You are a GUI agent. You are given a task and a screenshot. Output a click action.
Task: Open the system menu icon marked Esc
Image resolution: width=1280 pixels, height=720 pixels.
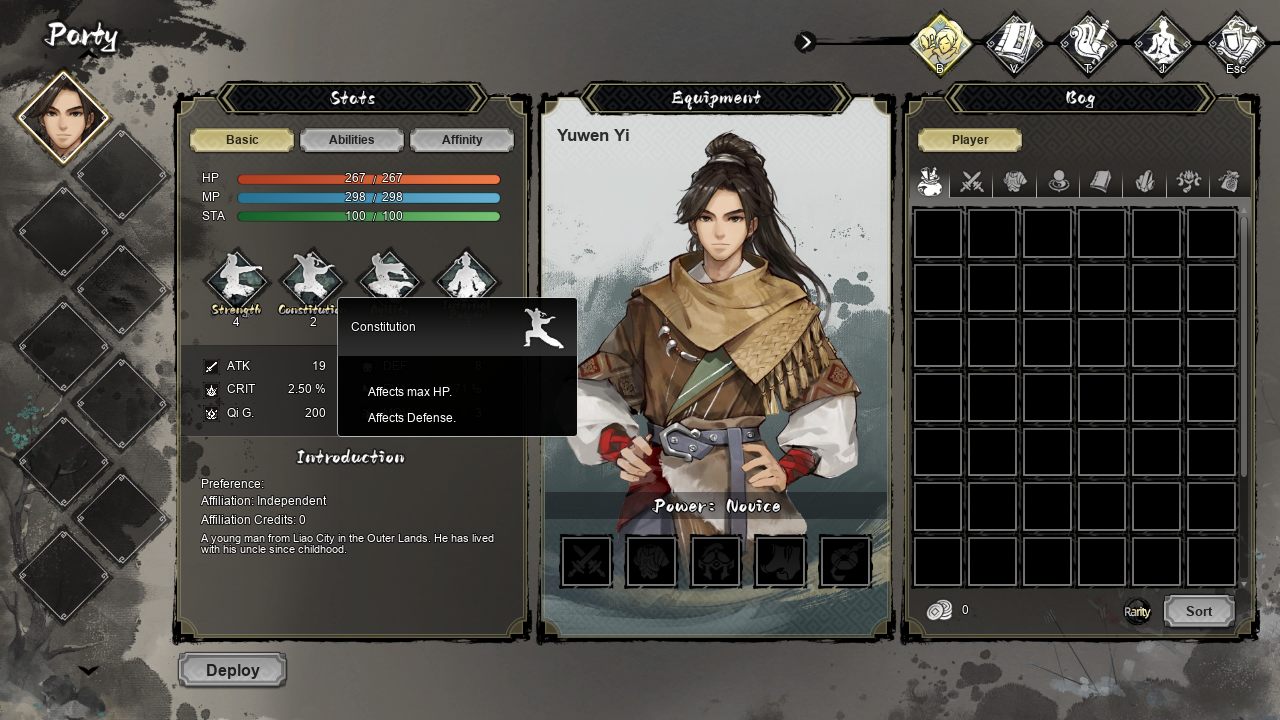pyautogui.click(x=1236, y=43)
